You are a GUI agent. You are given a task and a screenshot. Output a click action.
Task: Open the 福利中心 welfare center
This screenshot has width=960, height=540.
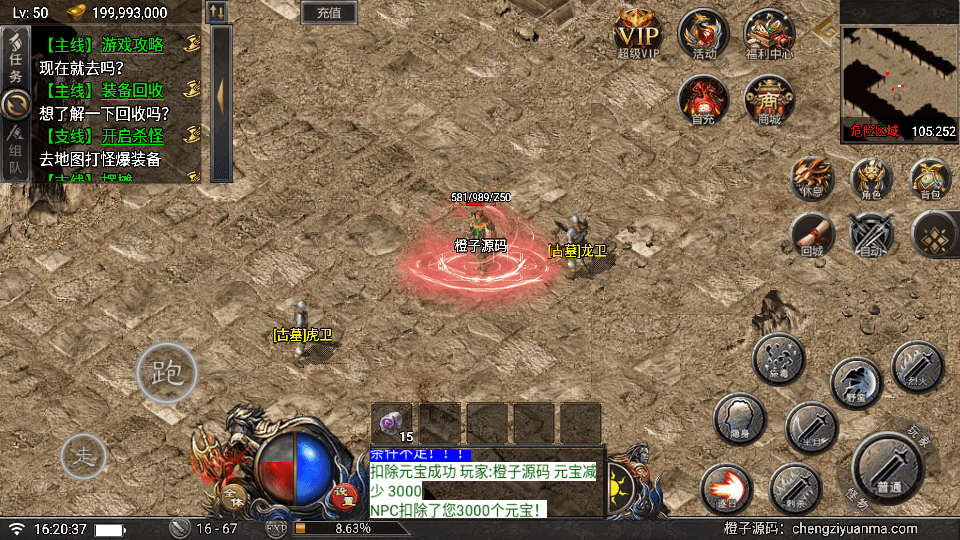point(769,34)
